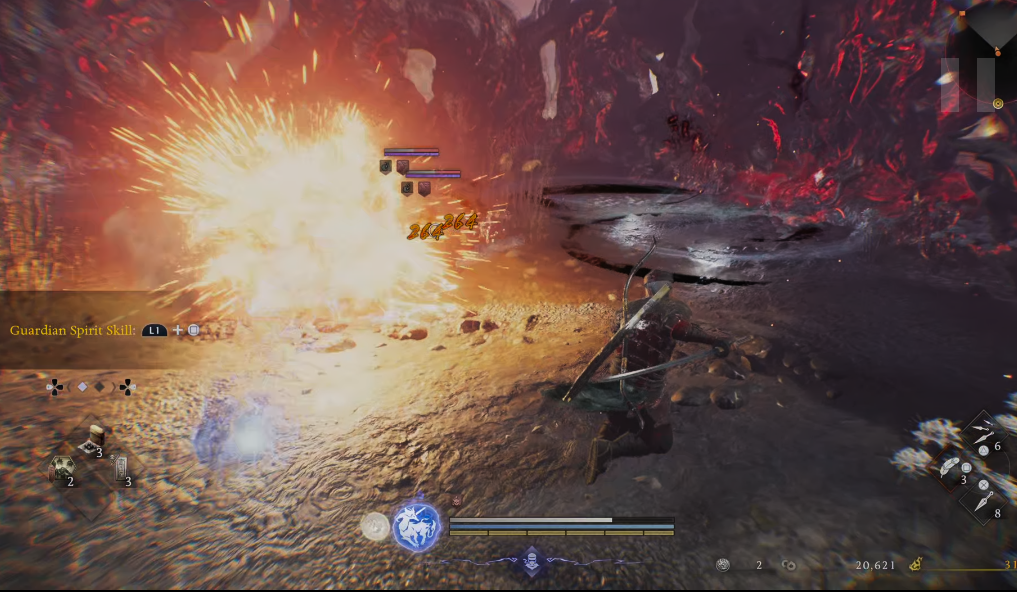Select the feather item slot

[950, 467]
